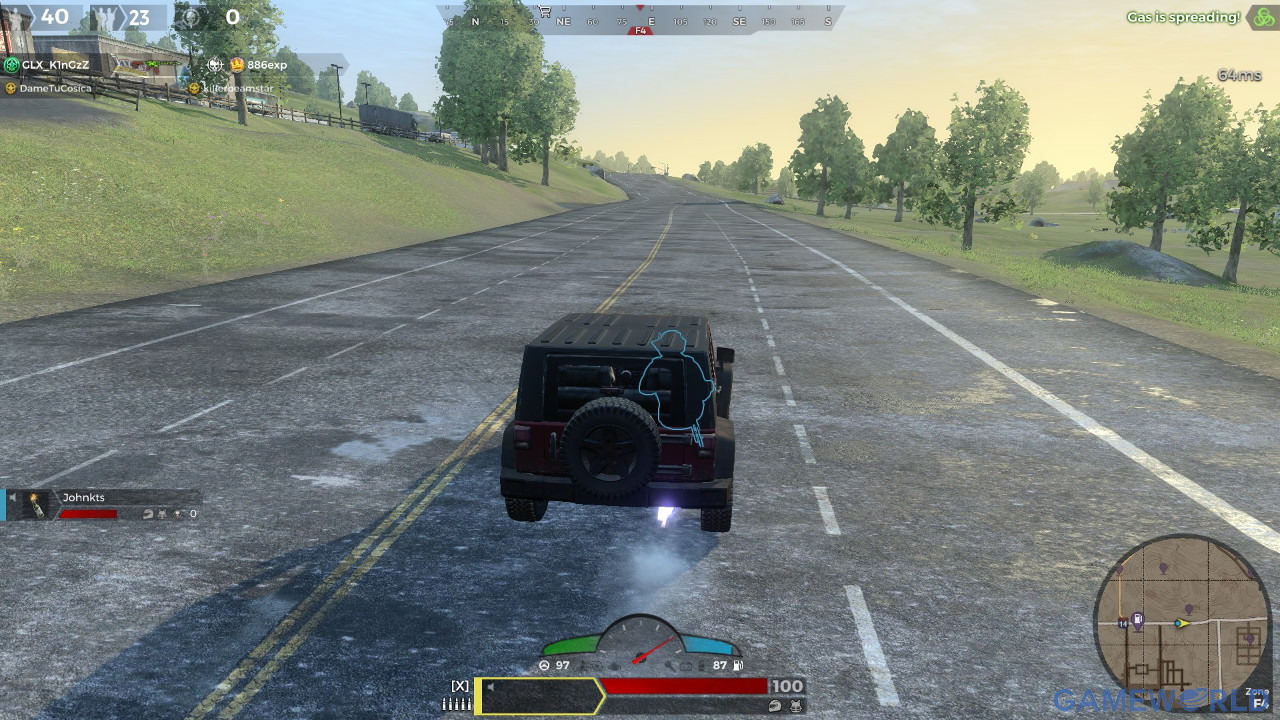1280x720 pixels.
Task: Open the circular minimap
Action: point(1182,621)
